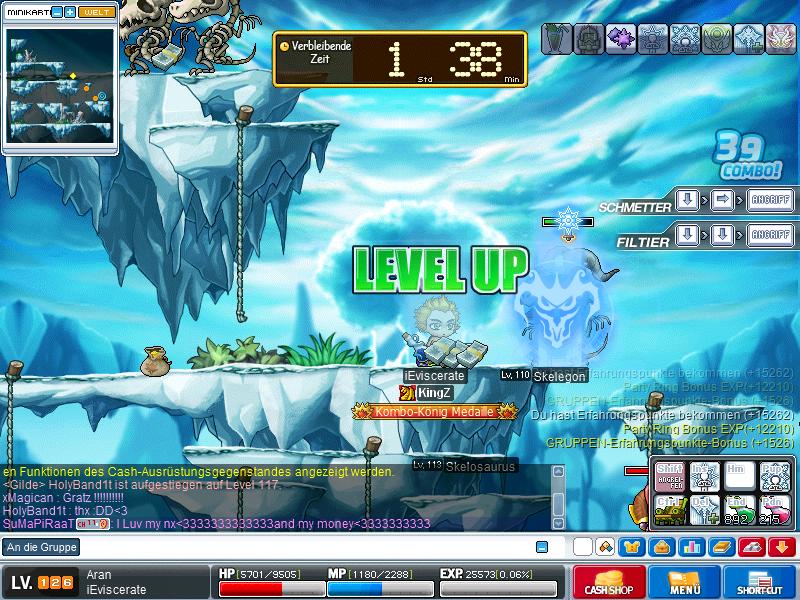This screenshot has height=600, width=800.
Task: Open the yellow shirt equipment button
Action: coord(632,547)
